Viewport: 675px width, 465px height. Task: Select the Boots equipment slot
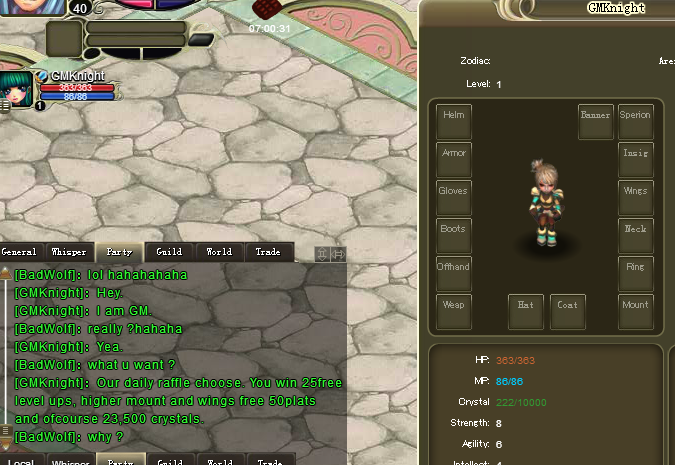pos(454,236)
